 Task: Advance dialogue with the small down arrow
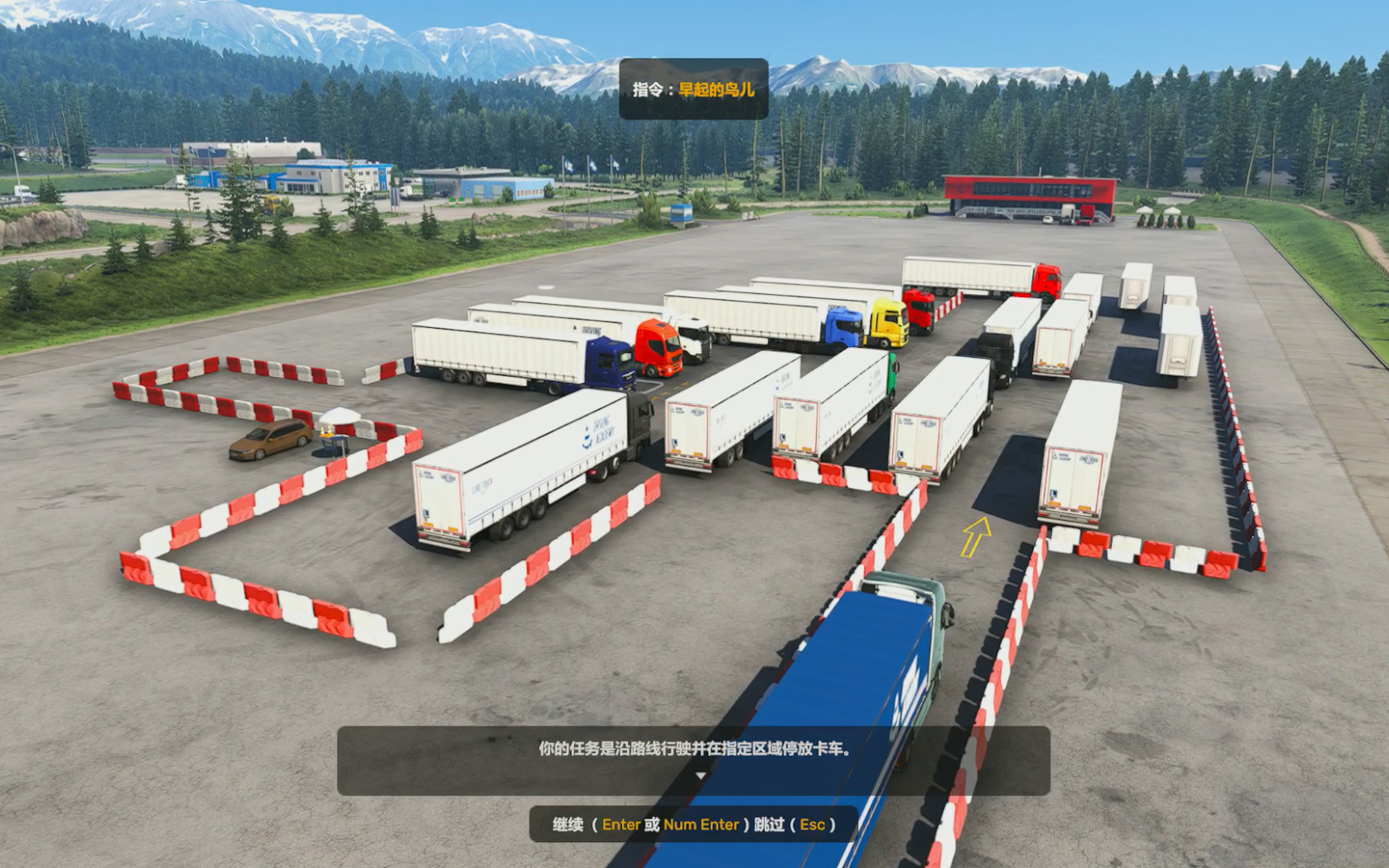701,776
